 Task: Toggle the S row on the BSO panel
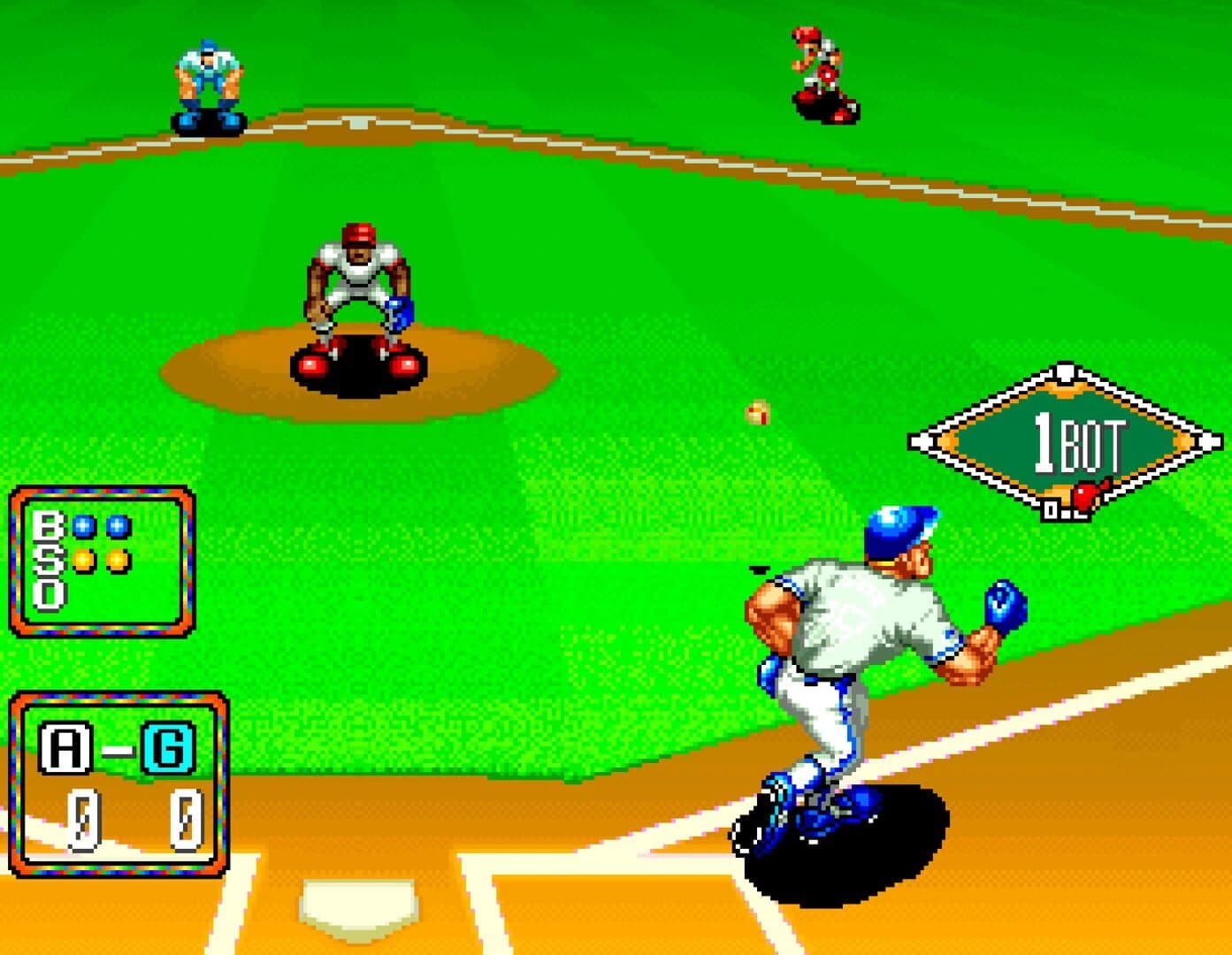[47, 560]
